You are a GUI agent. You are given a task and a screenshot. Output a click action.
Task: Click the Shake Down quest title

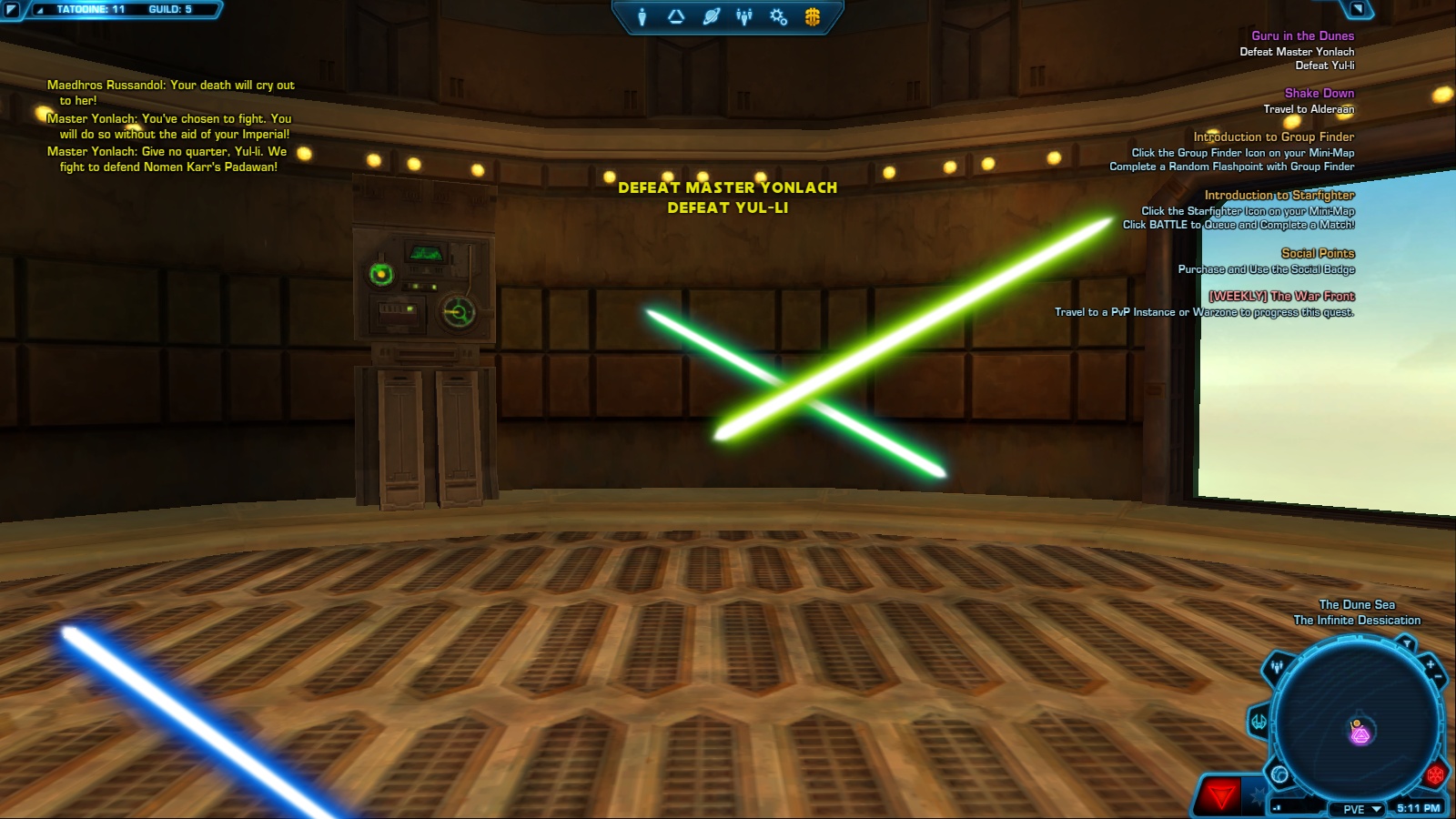pos(1318,93)
